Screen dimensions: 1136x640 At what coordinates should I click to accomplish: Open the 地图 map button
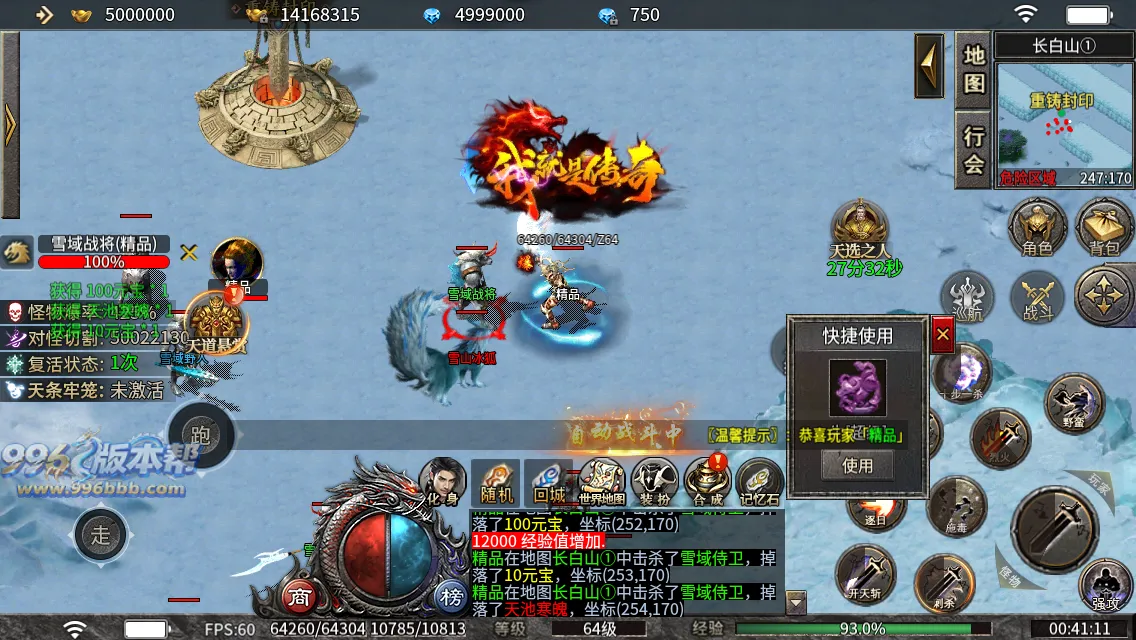(974, 68)
